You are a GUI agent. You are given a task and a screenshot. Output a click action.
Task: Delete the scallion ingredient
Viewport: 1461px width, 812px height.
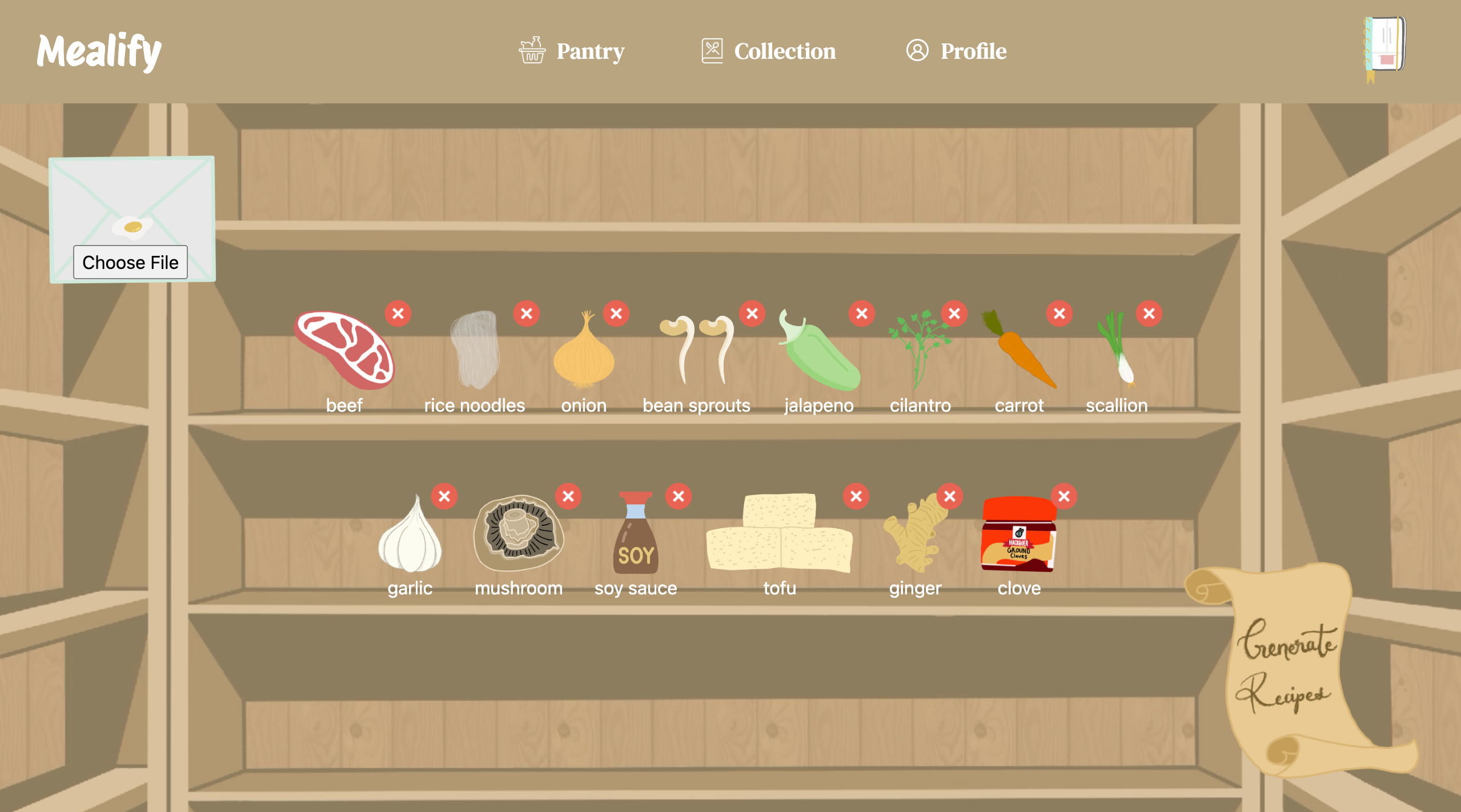[1149, 313]
